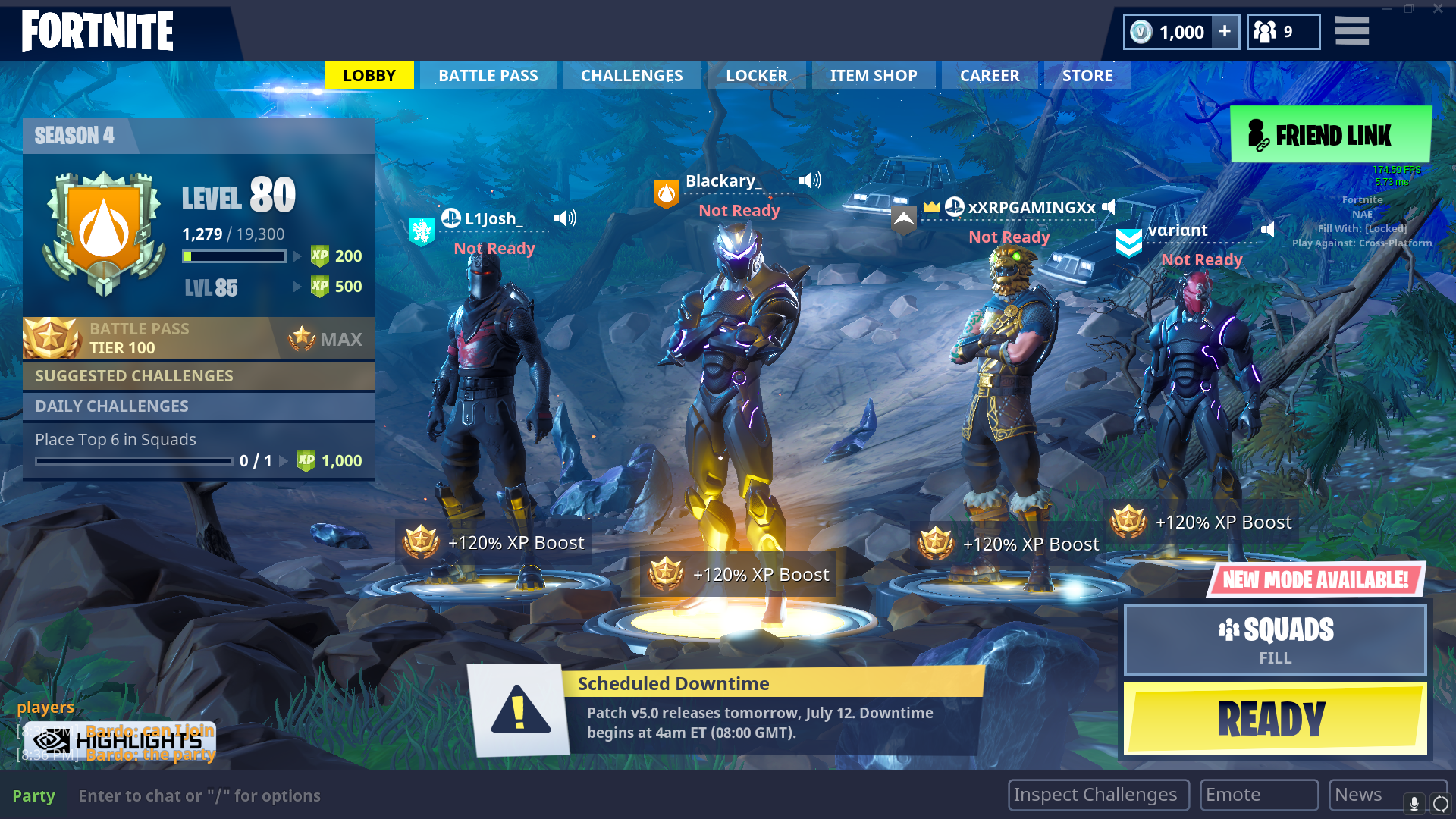Image resolution: width=1456 pixels, height=819 pixels.
Task: Click the arrow next to LVL 85 reward
Action: [x=295, y=287]
